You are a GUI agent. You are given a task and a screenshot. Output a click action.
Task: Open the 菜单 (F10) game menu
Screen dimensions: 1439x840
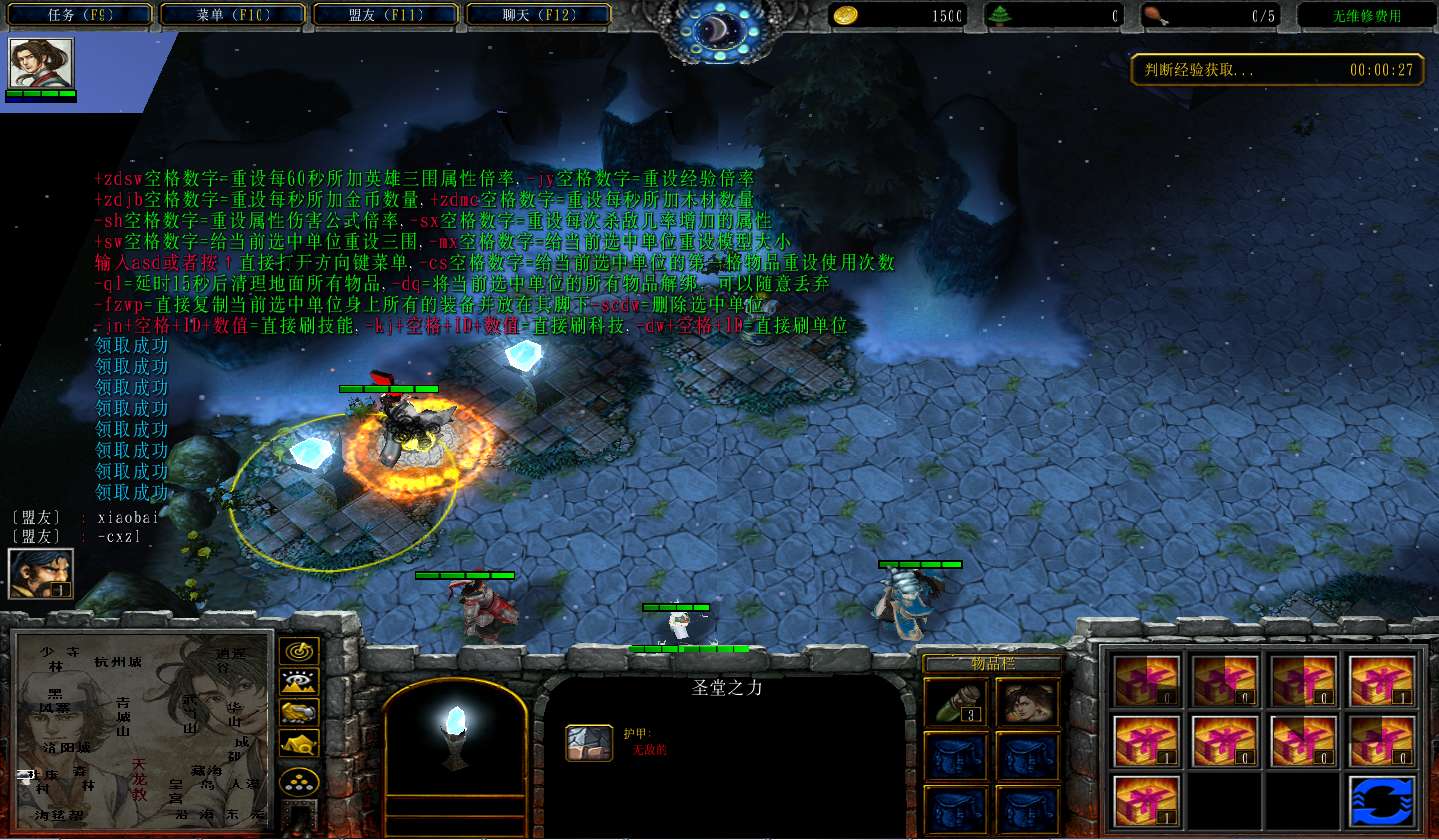point(234,15)
